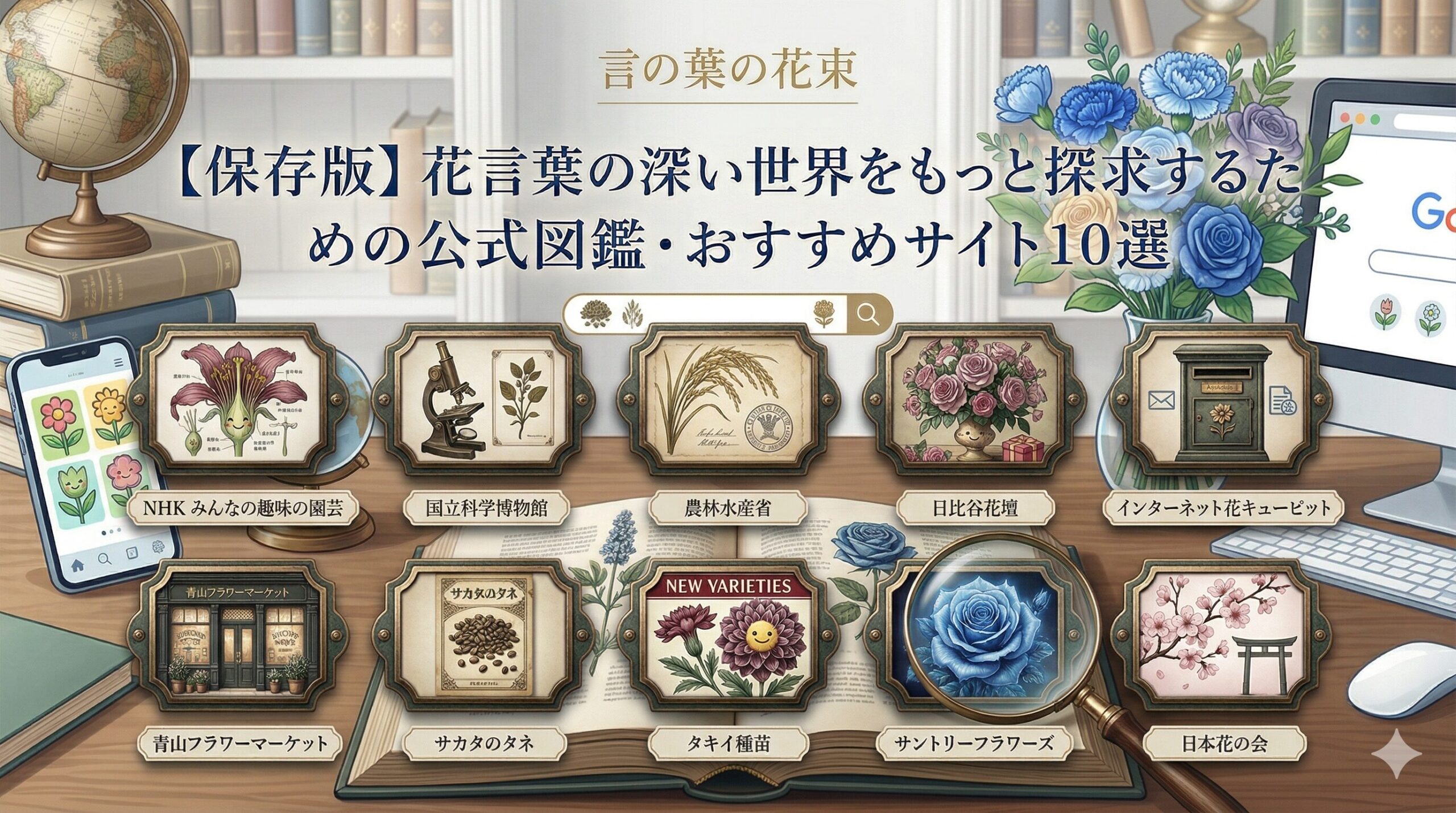Open the 青山フラワーマーケット label
The height and width of the screenshot is (813, 1456).
[x=241, y=743]
